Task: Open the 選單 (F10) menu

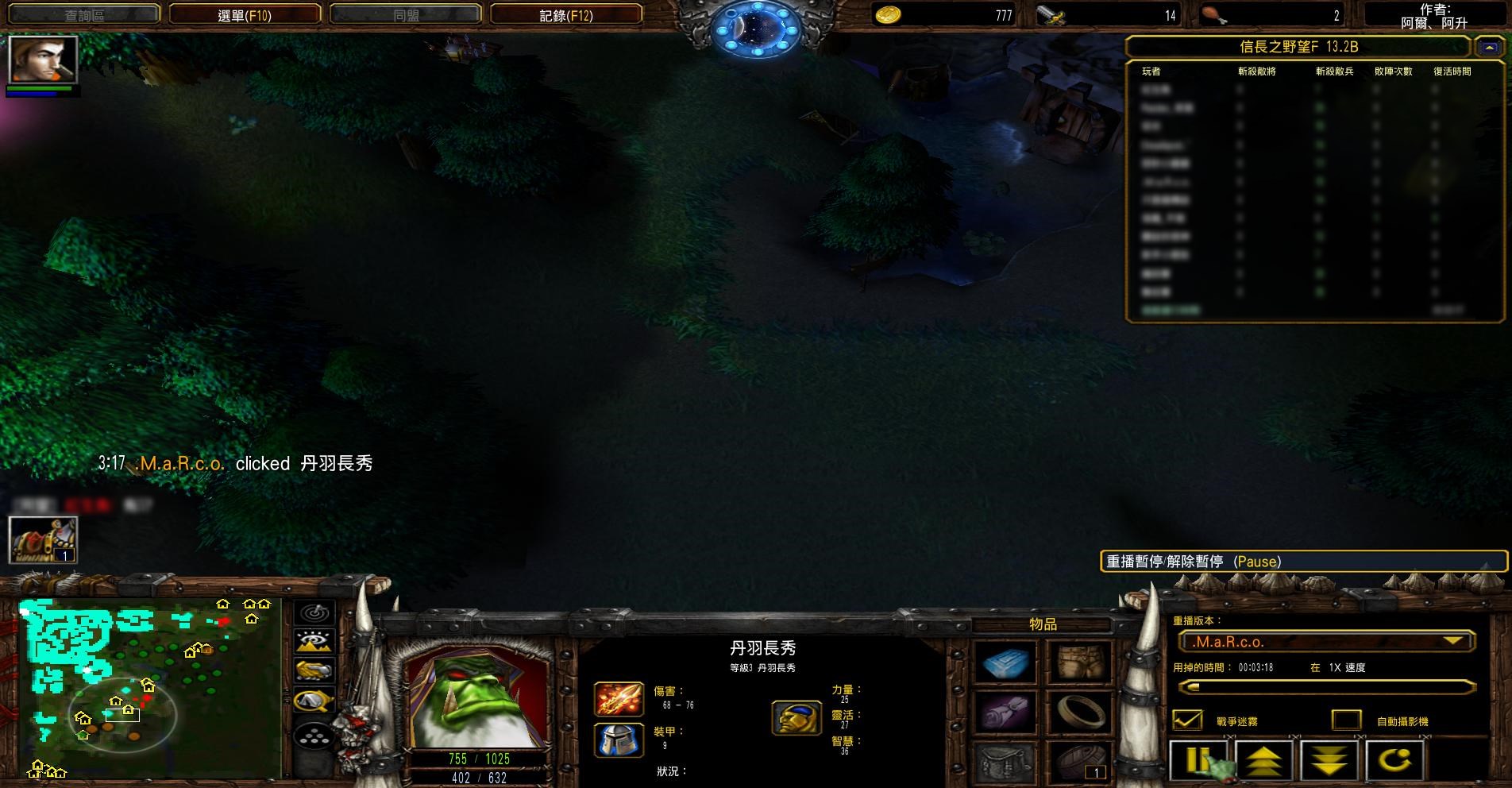Action: pyautogui.click(x=245, y=15)
